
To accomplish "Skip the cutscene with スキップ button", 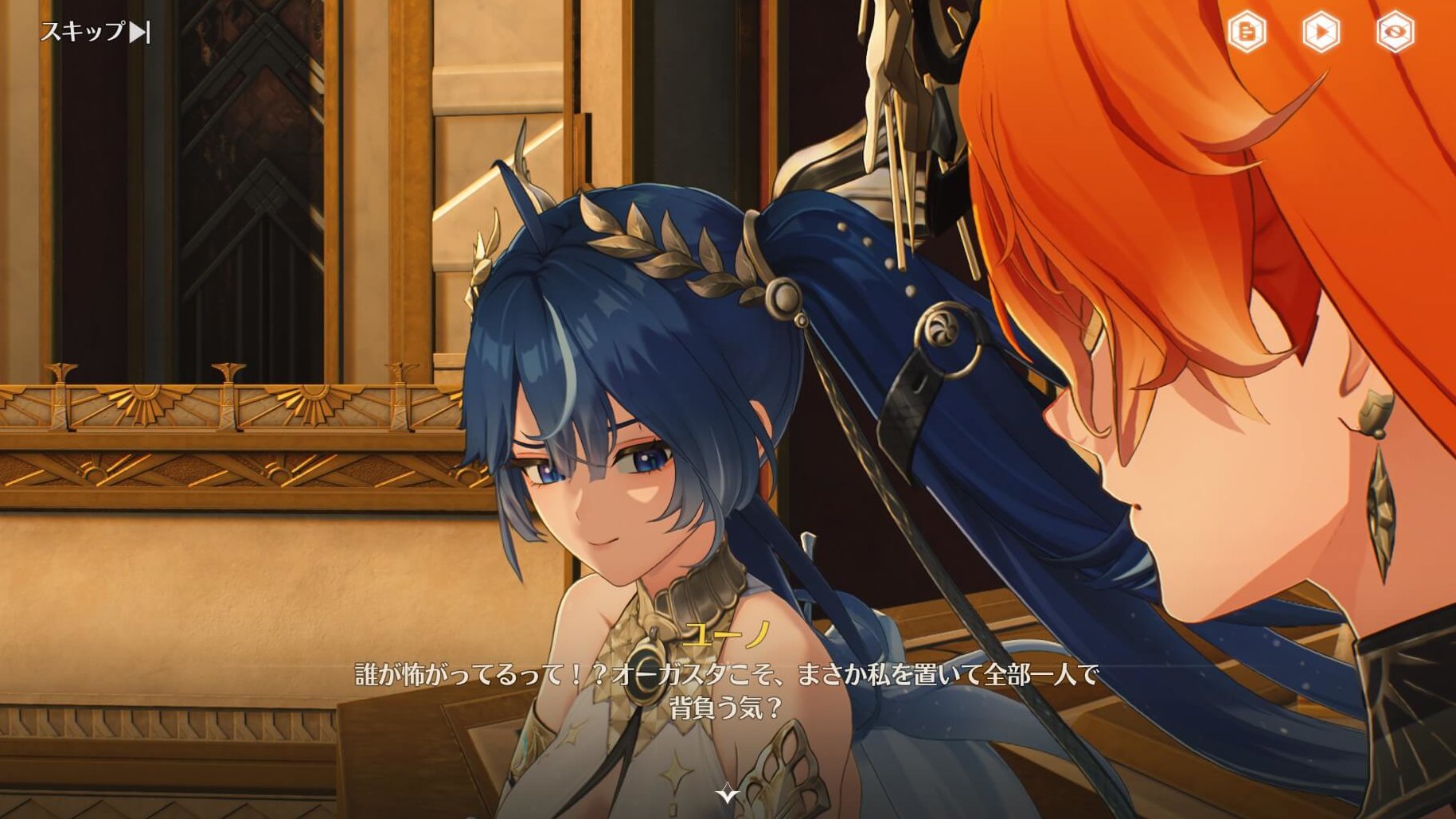I will 95,32.
